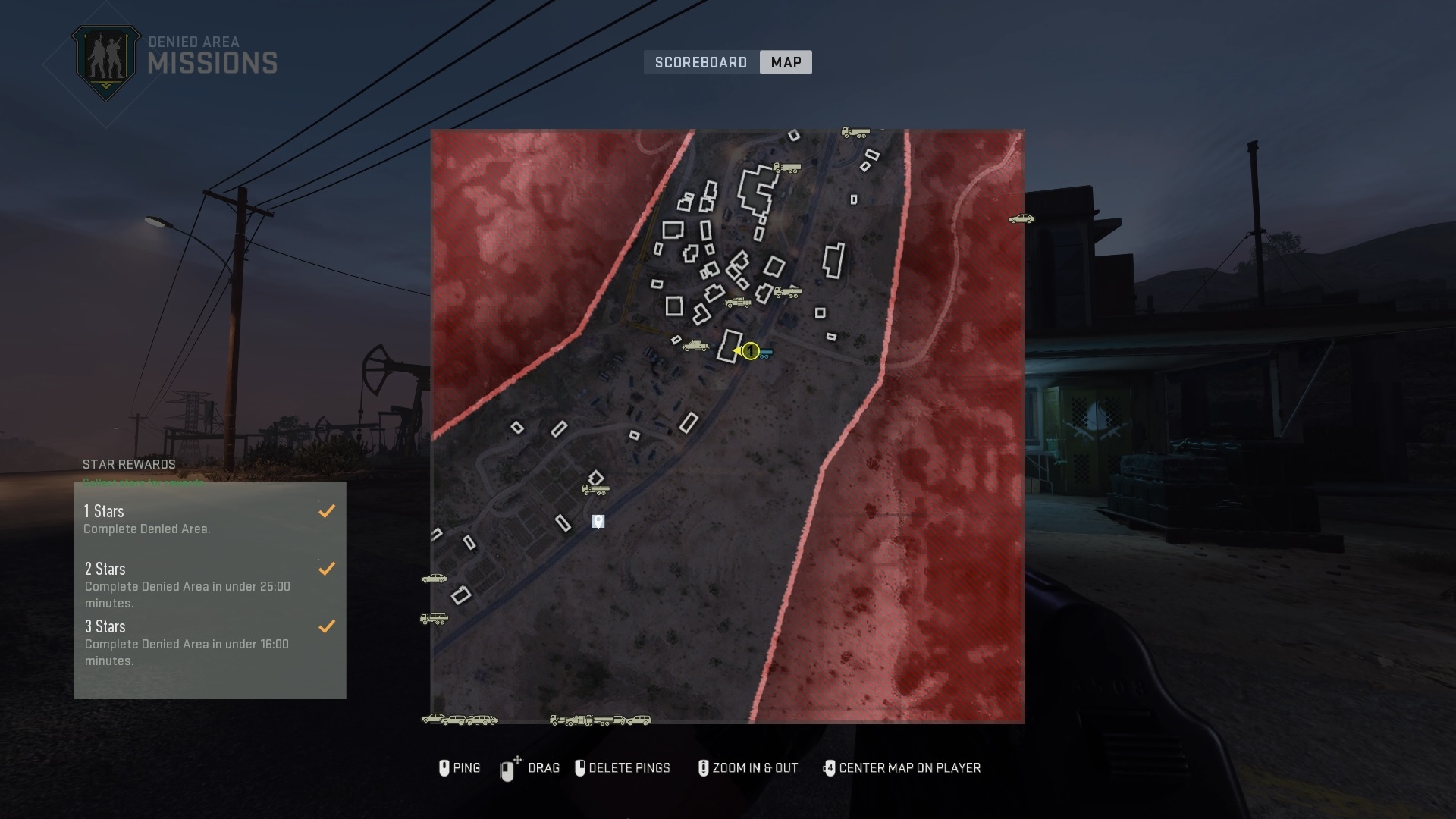Click the PING mouse icon in the legend

coord(444,768)
